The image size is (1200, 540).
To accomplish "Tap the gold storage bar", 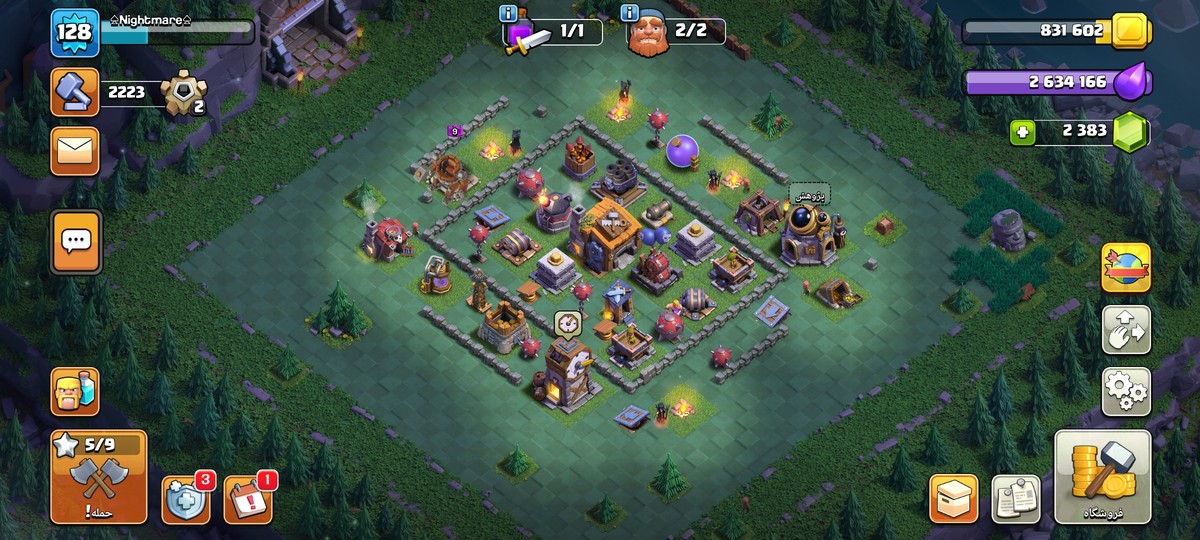I will click(x=1050, y=31).
